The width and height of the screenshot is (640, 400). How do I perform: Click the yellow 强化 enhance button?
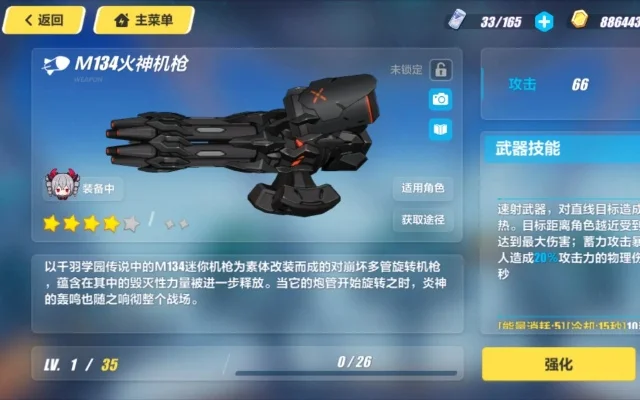(x=560, y=364)
